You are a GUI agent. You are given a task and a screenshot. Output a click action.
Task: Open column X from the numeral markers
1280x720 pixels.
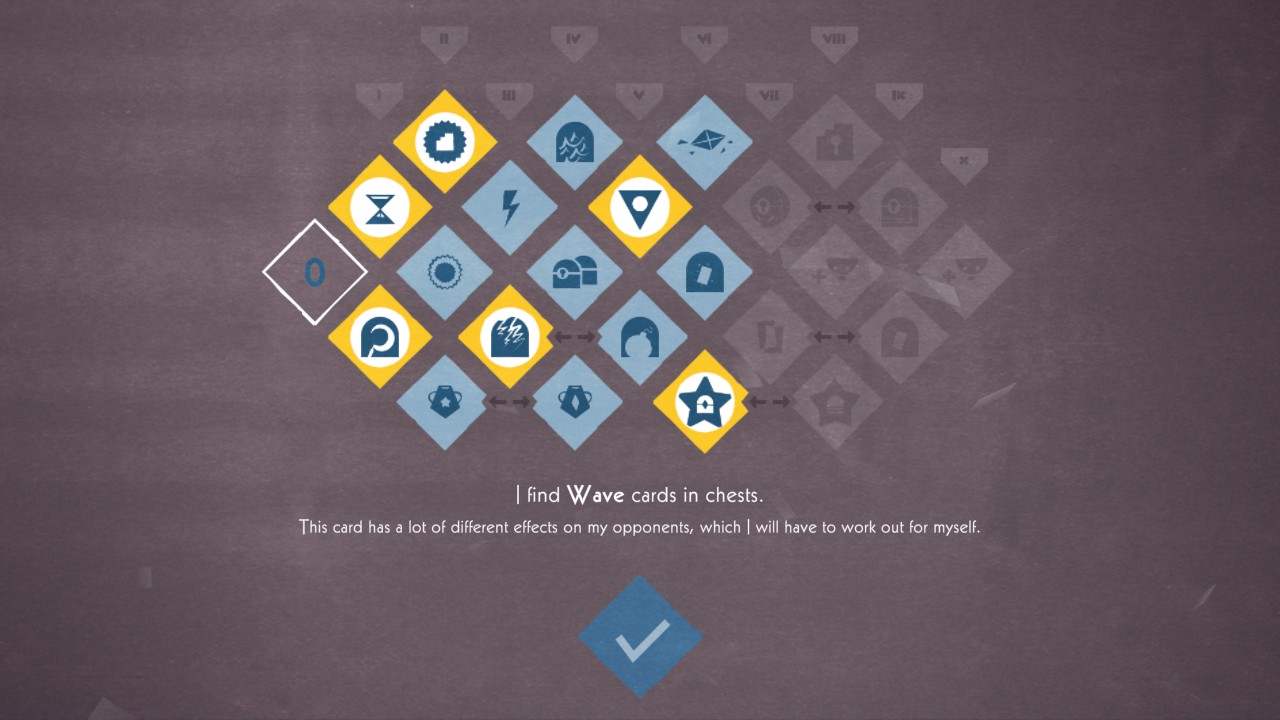pyautogui.click(x=963, y=160)
